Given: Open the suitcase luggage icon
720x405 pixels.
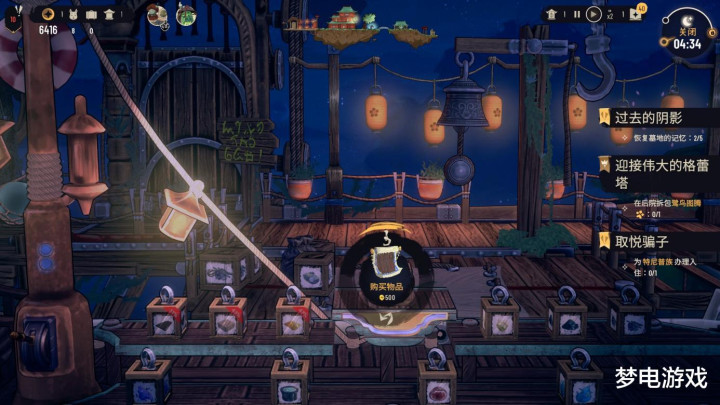Looking at the screenshot, I should pyautogui.click(x=91, y=14).
